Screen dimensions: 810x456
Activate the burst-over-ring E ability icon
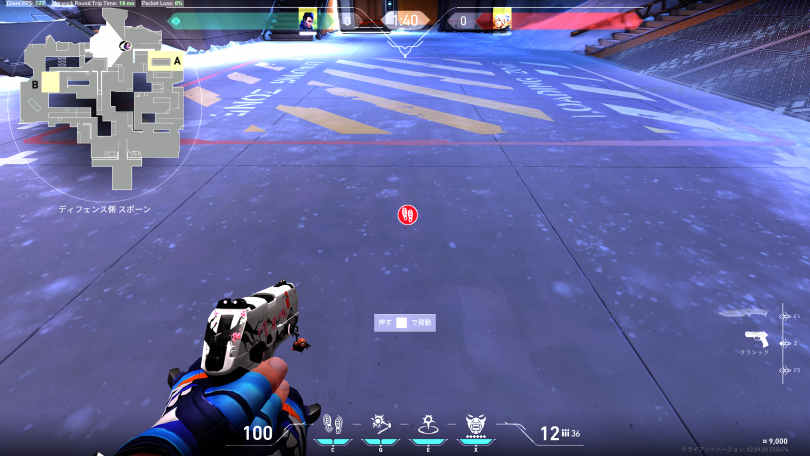tap(427, 424)
